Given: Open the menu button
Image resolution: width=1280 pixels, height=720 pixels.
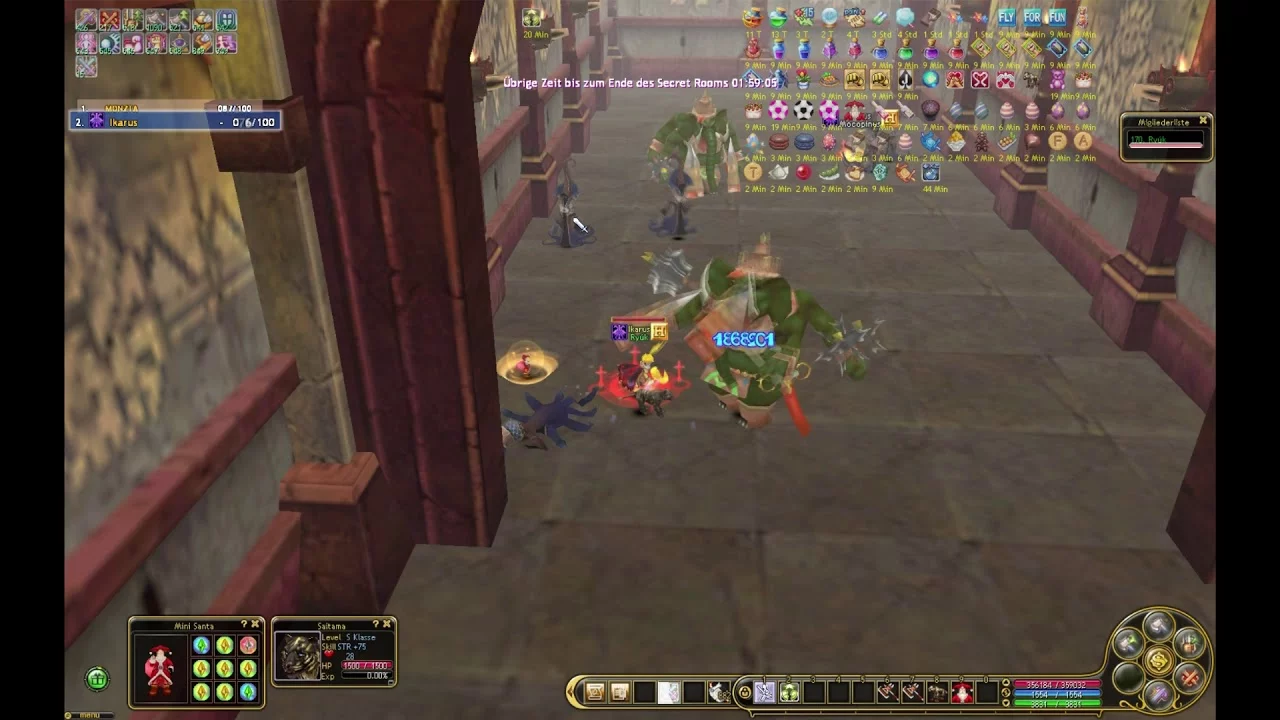Looking at the screenshot, I should pos(88,714).
